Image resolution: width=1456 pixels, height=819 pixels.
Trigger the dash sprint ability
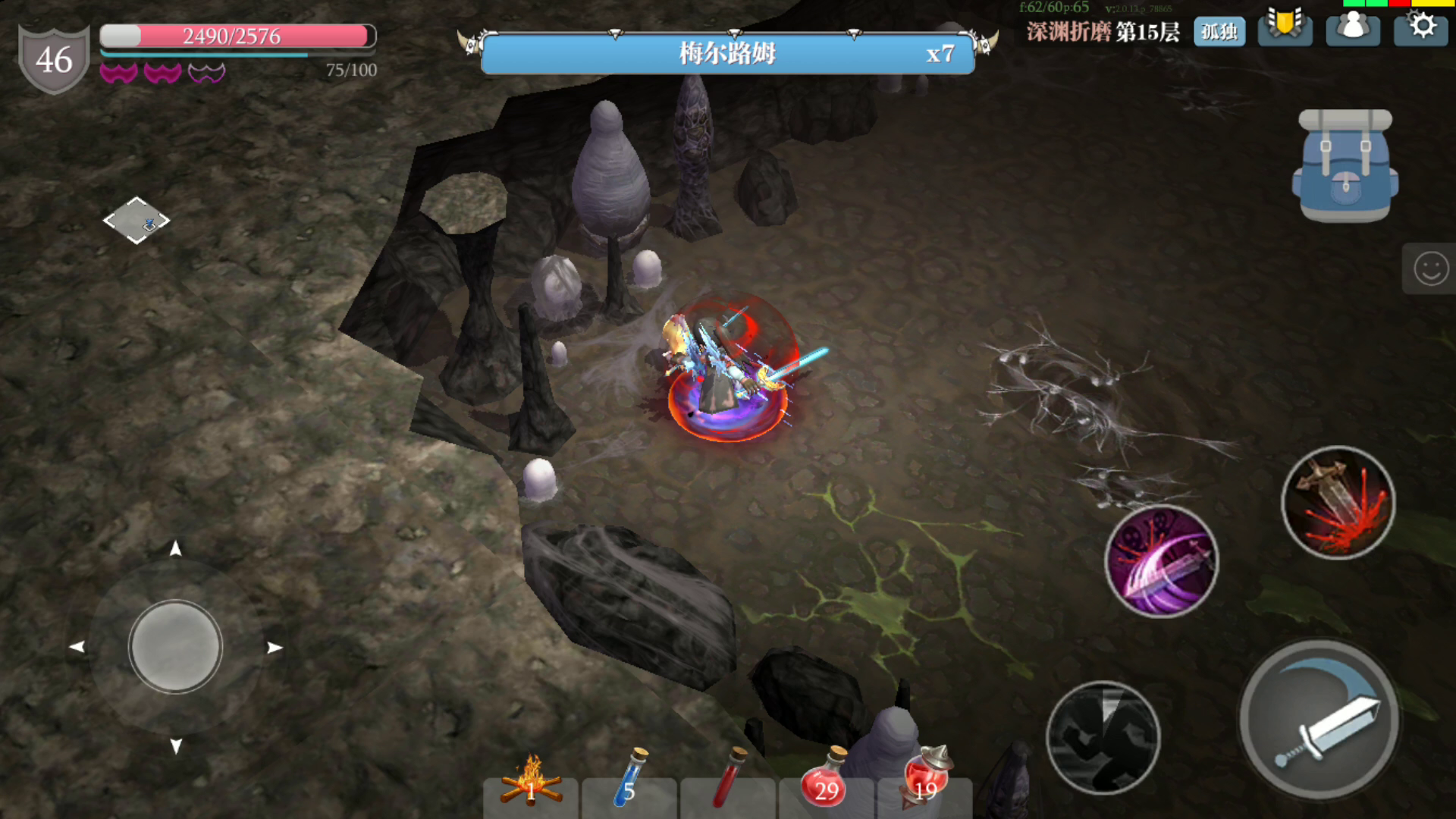pos(1103,737)
